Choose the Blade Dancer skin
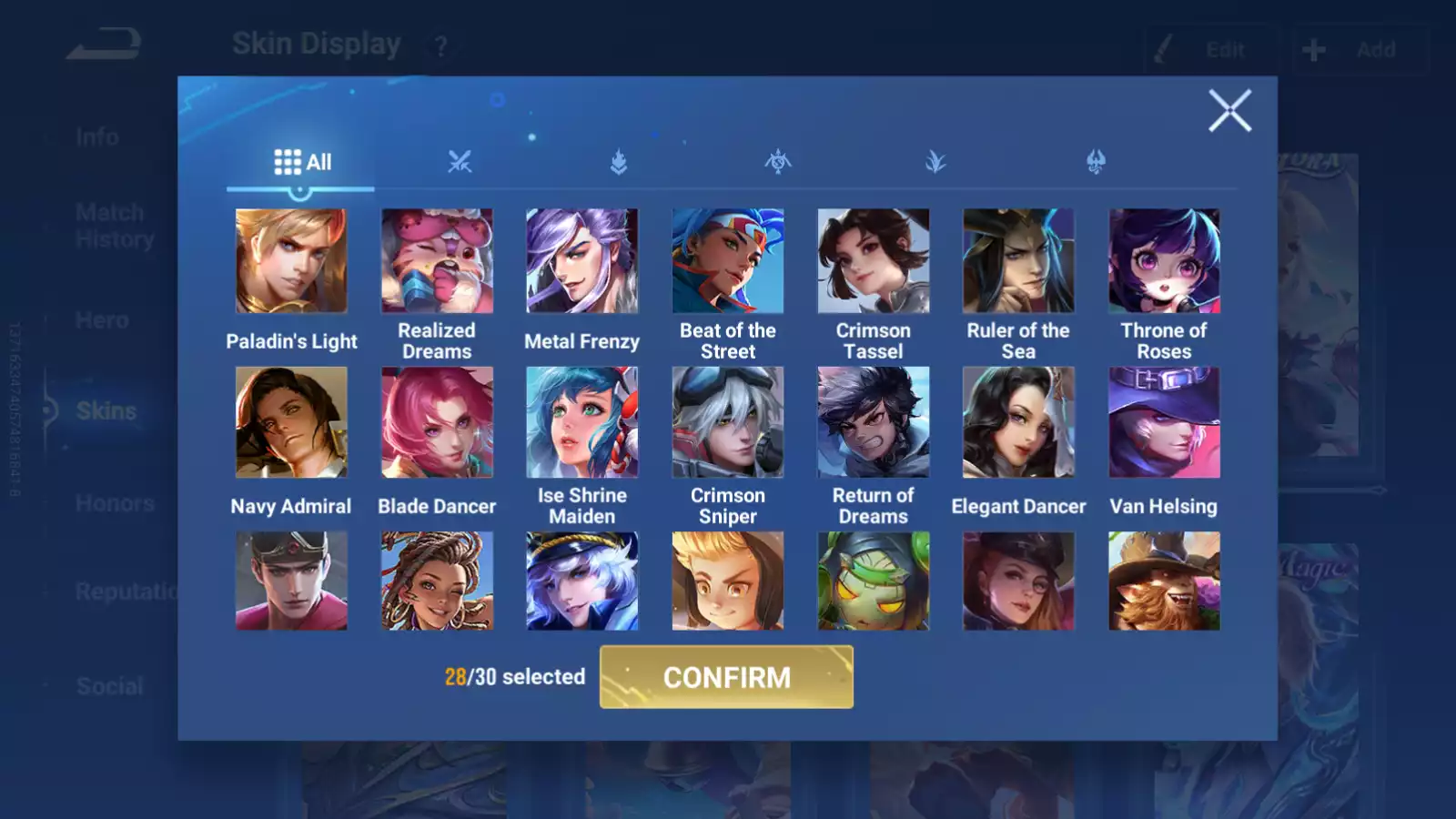 tap(437, 422)
